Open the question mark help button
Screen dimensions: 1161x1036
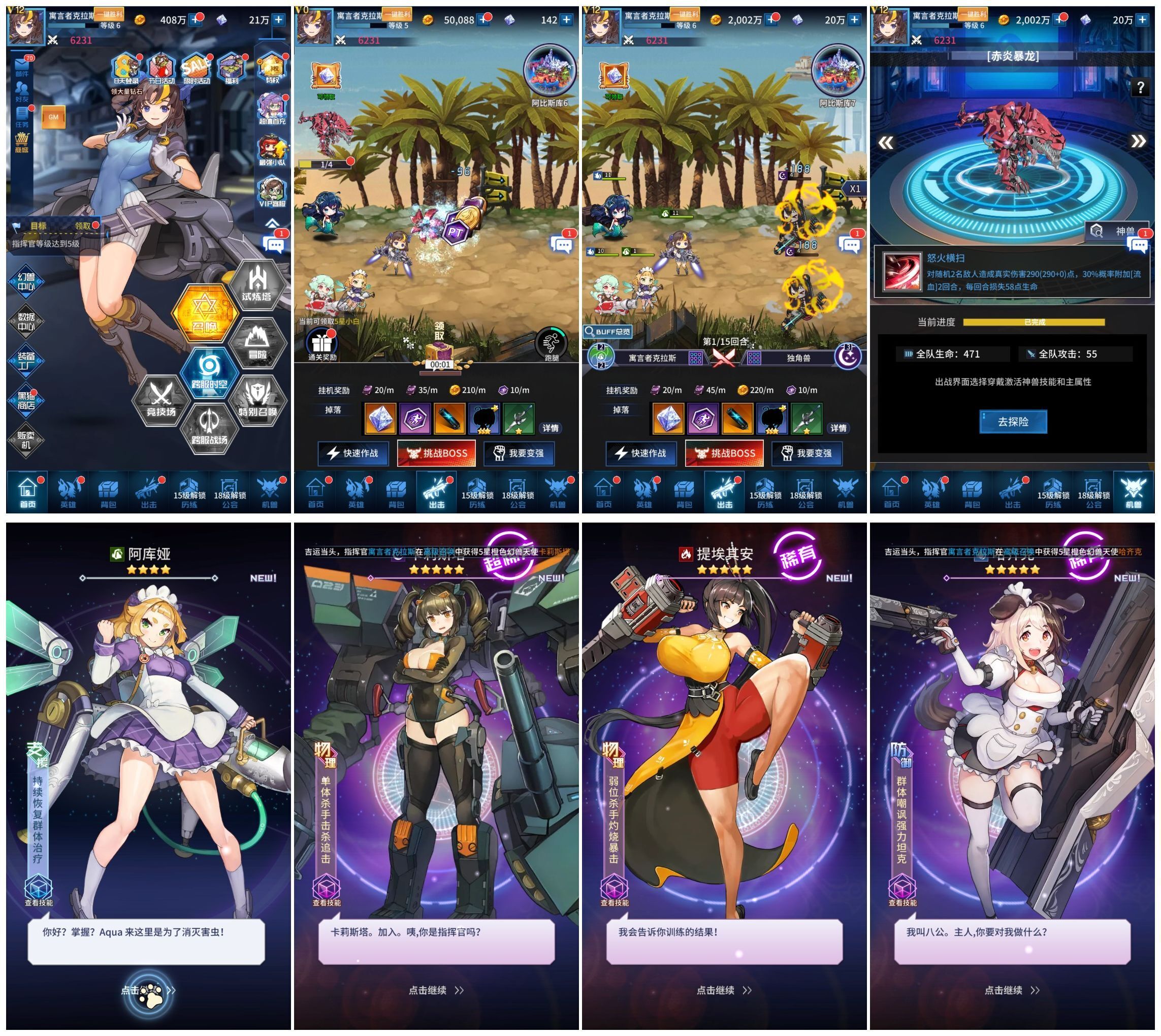coord(1140,87)
